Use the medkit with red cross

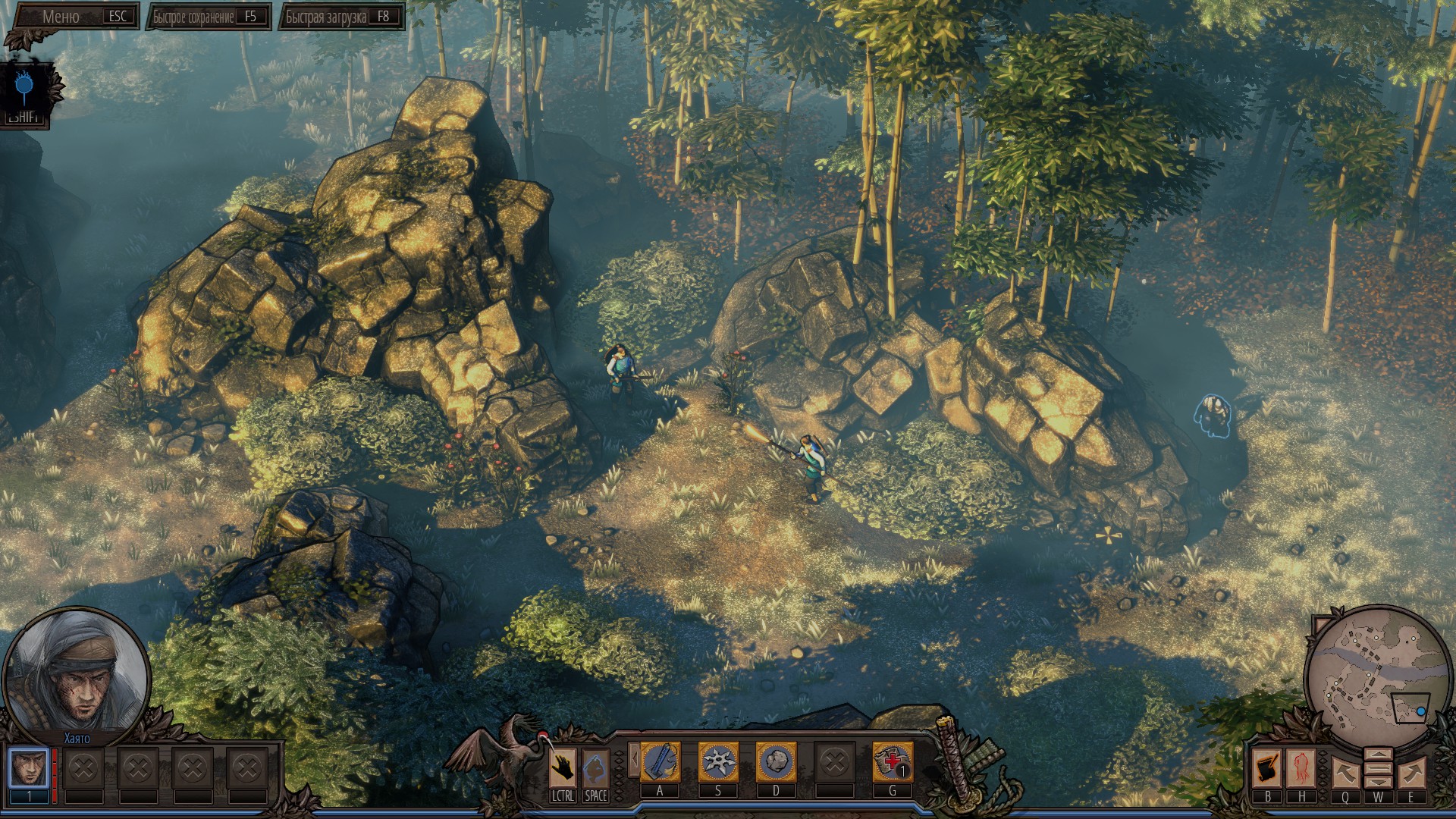[x=892, y=762]
